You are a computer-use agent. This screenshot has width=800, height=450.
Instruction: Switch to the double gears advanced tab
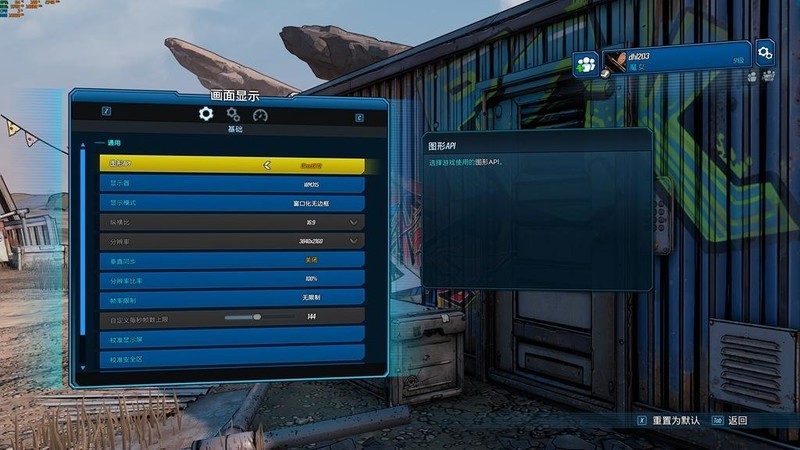(x=233, y=114)
